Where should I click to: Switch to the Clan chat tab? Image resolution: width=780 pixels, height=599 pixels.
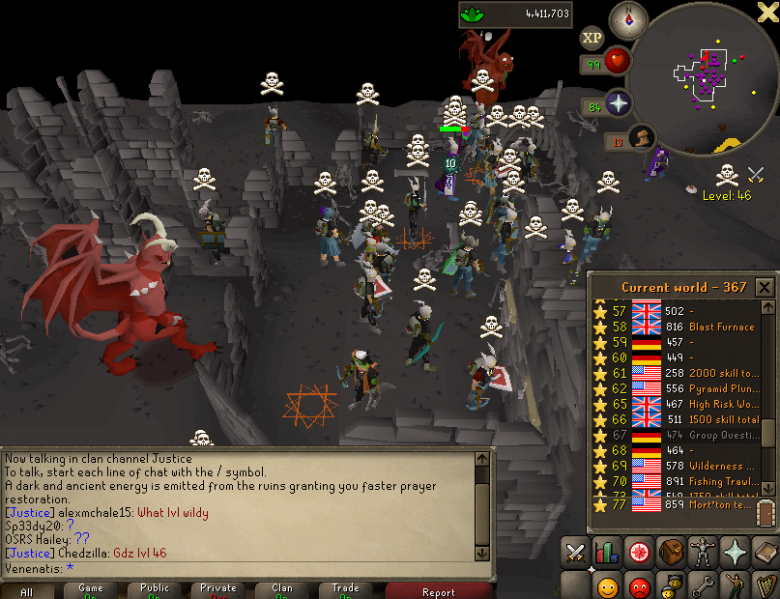[x=283, y=591]
